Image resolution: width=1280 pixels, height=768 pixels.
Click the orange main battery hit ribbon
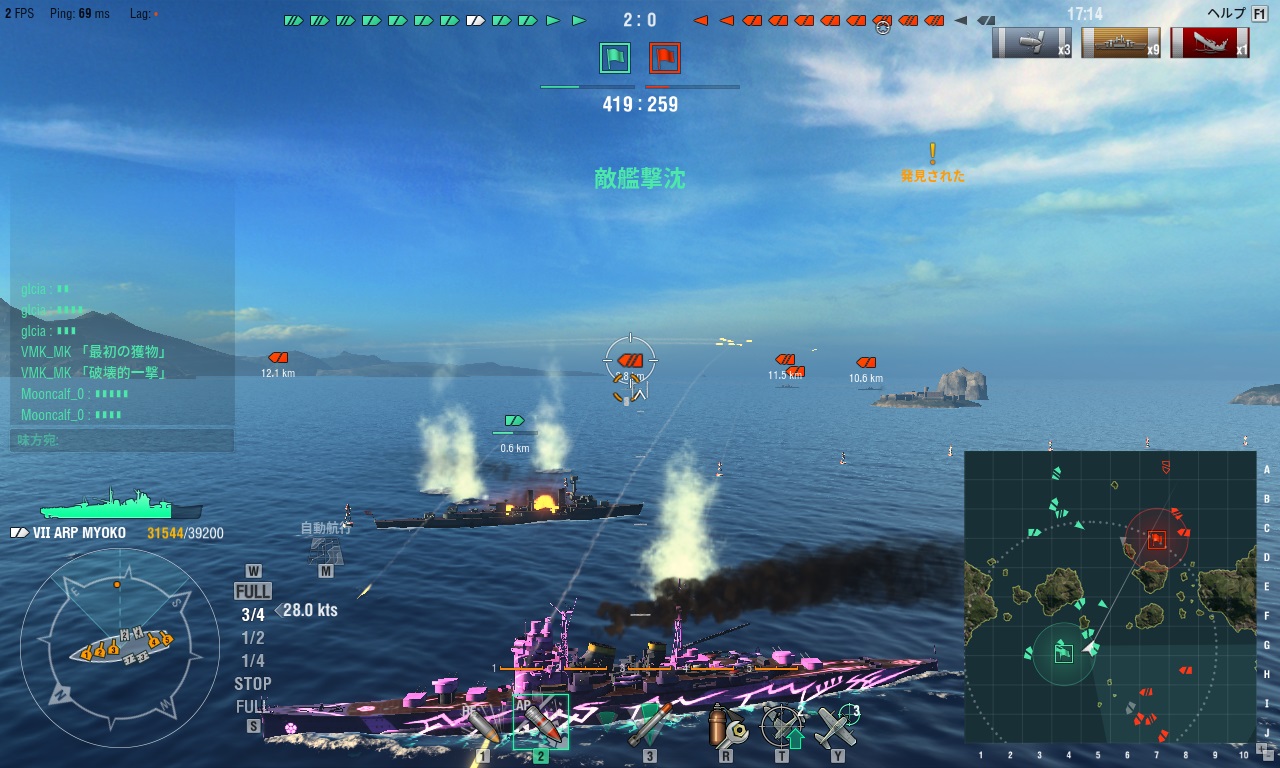point(1121,43)
